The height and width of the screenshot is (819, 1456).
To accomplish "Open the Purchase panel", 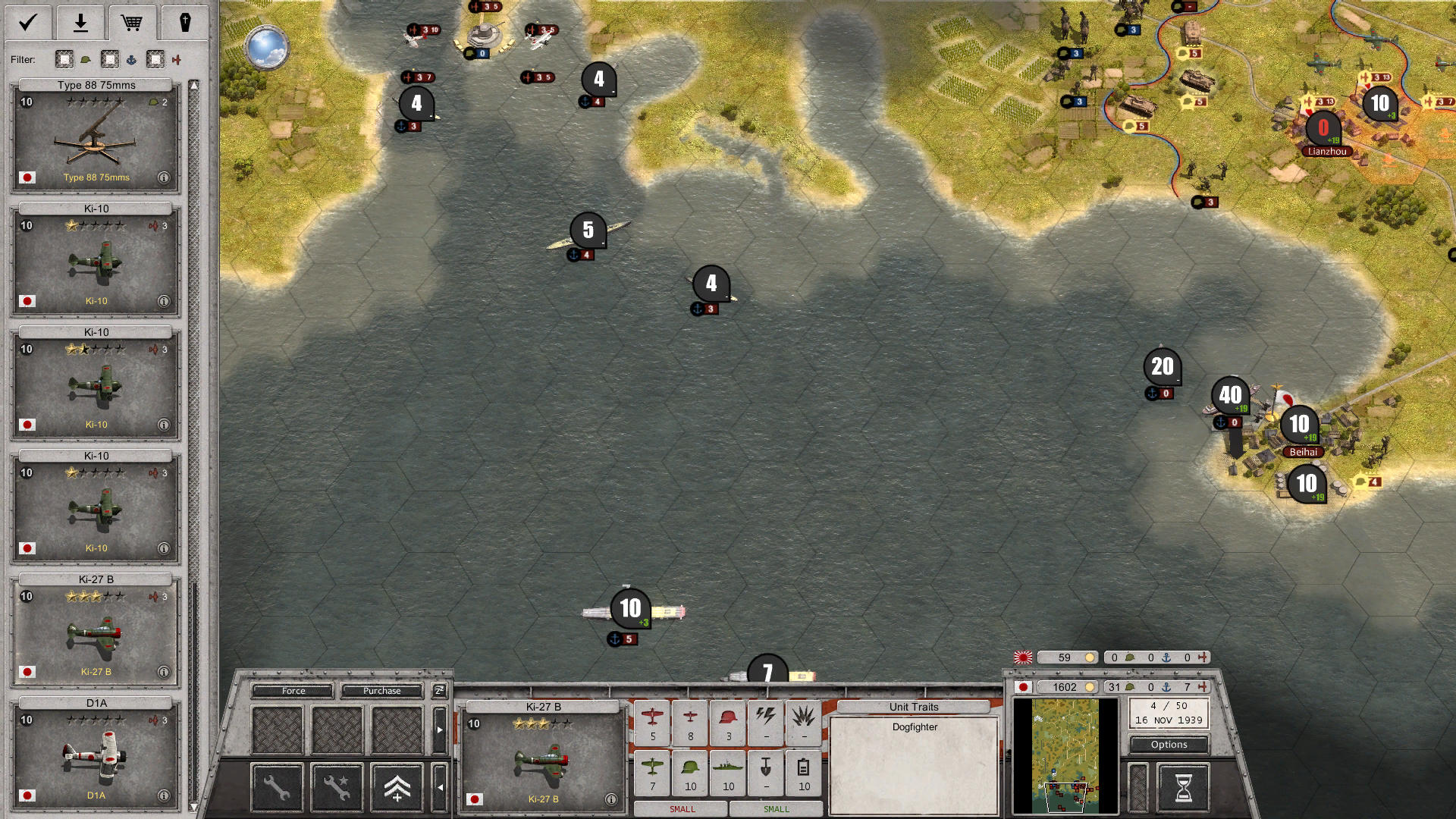I will (x=381, y=691).
